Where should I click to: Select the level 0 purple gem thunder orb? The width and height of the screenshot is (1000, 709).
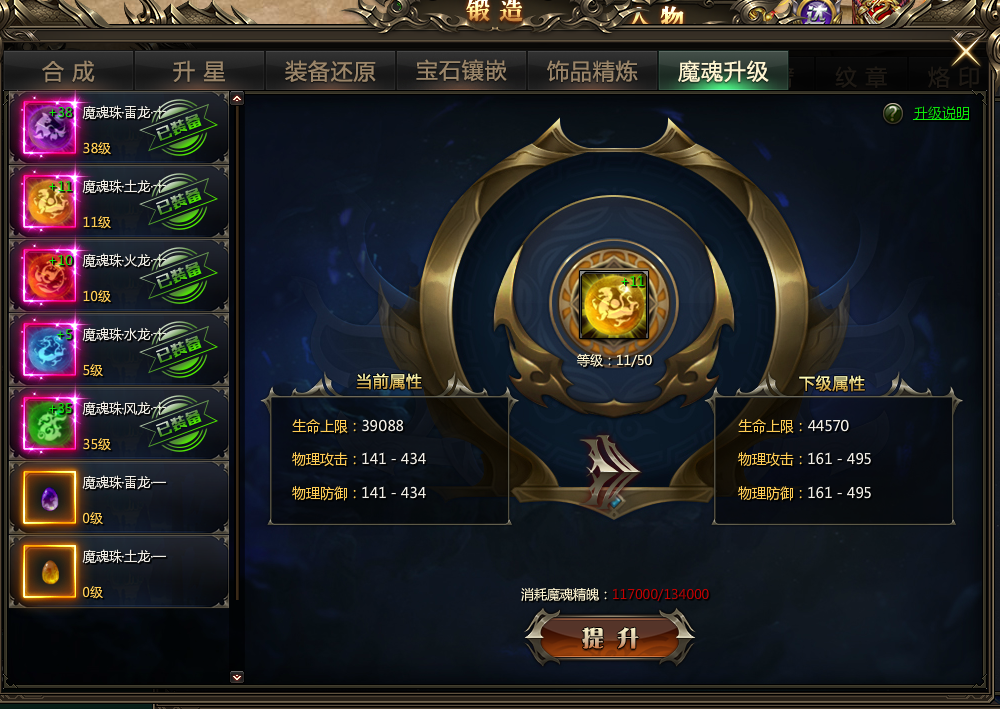click(119, 498)
